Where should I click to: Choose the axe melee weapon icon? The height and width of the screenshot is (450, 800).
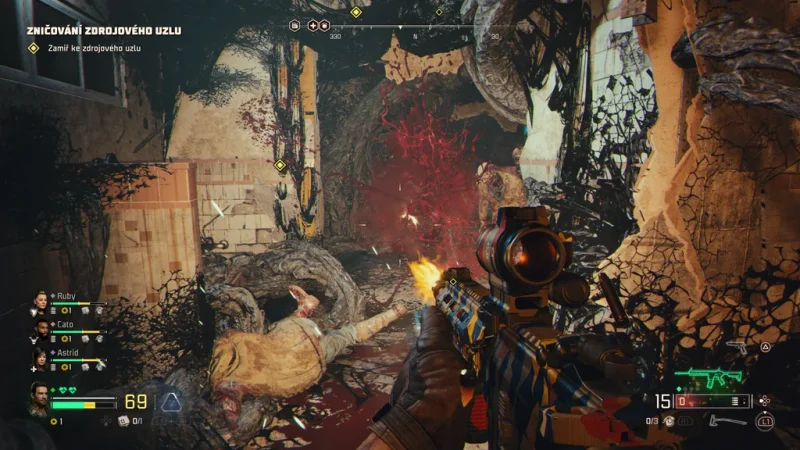click(727, 421)
